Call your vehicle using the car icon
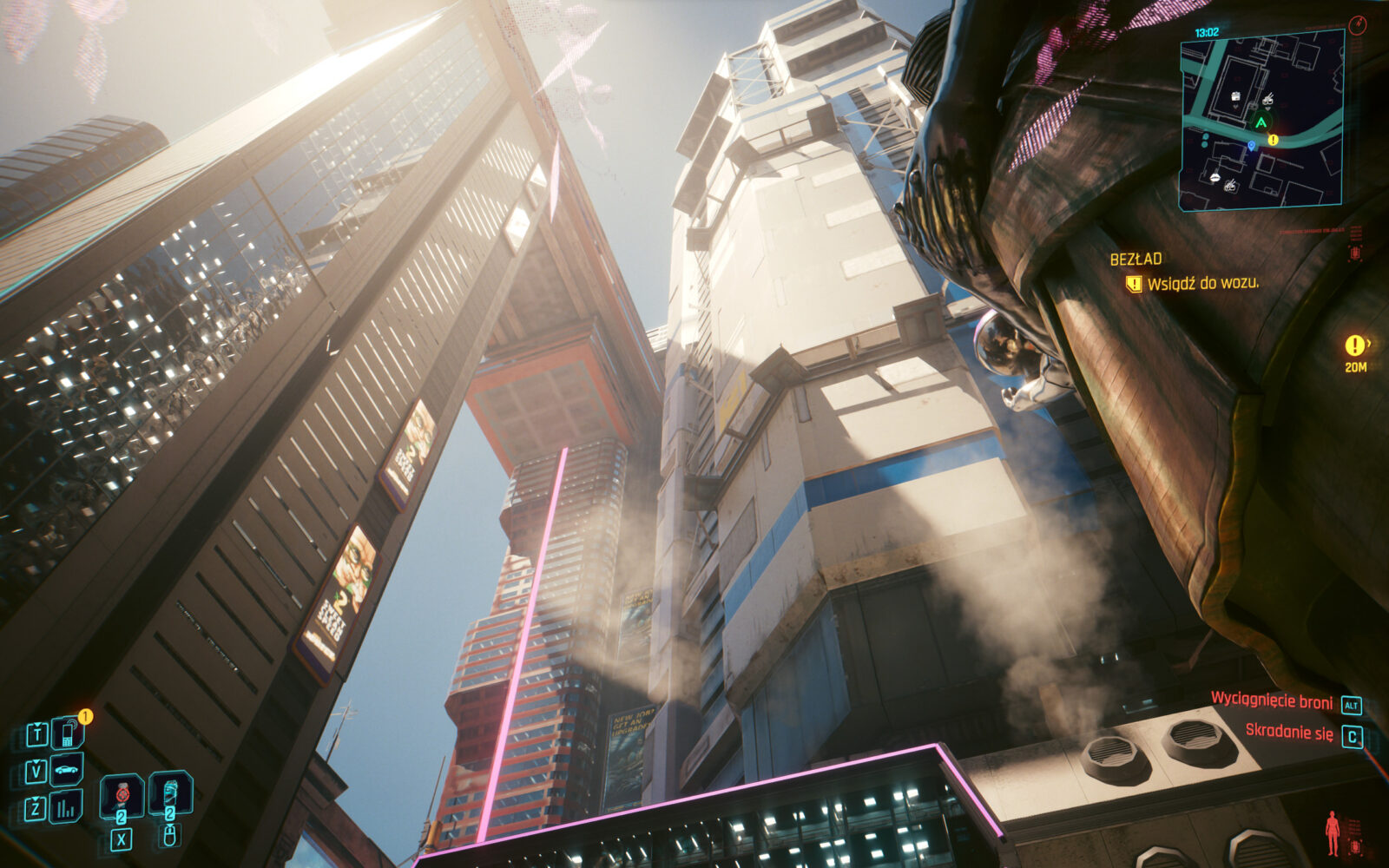 click(67, 770)
